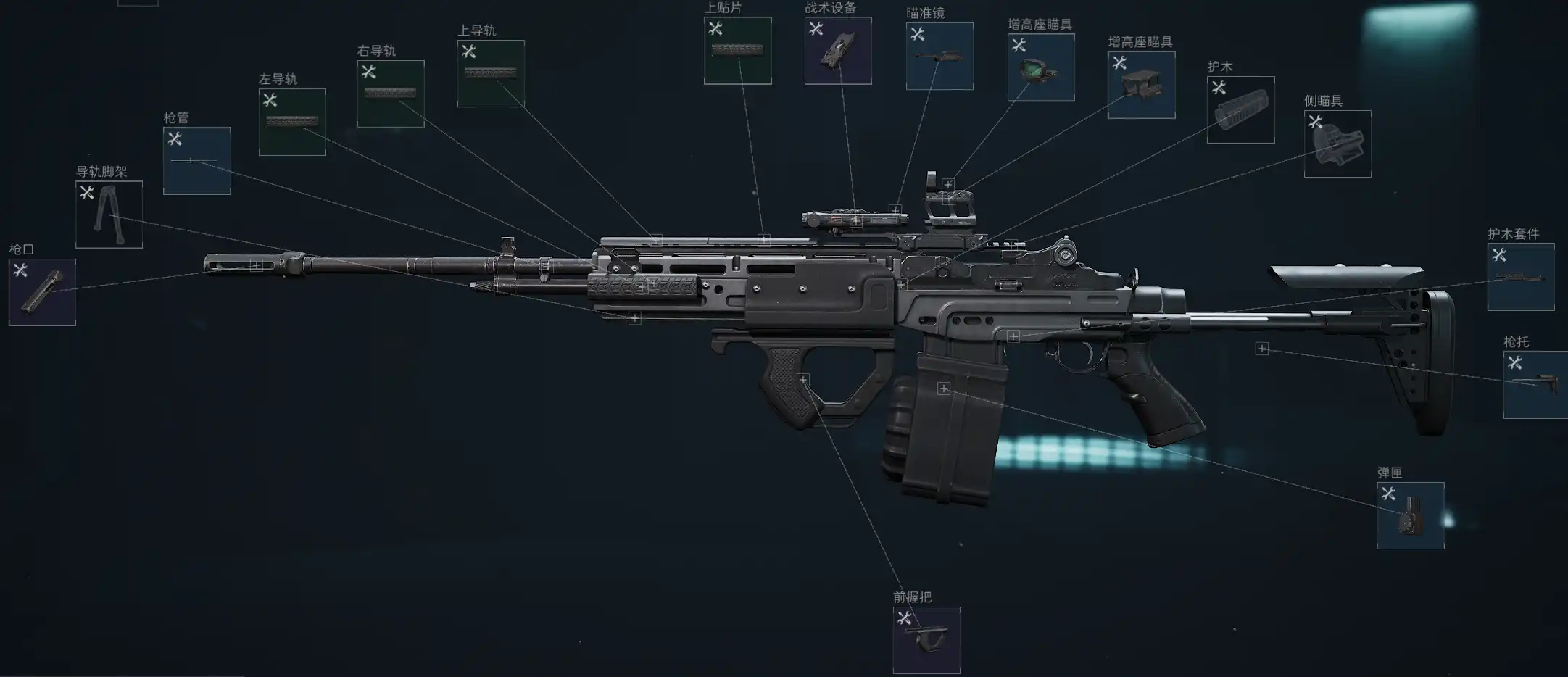
Task: Open the 护木 handguard slot
Action: point(1240,110)
